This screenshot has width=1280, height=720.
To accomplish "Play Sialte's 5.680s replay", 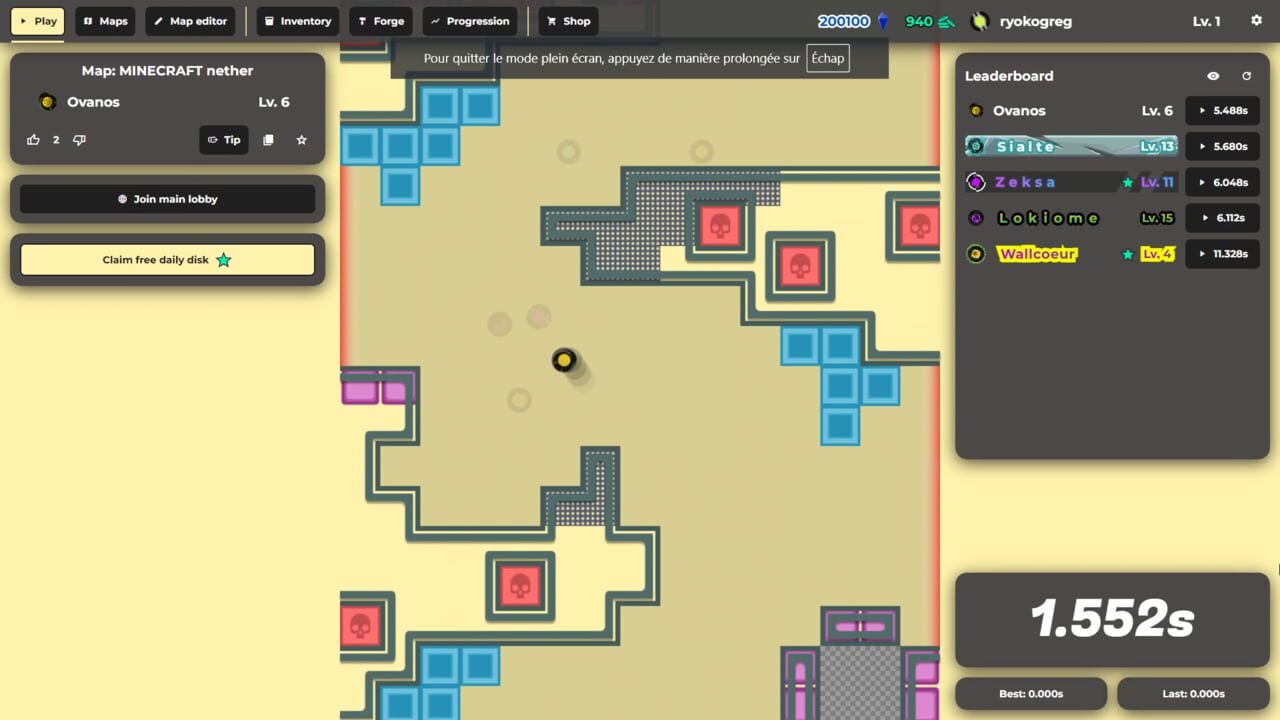I will 1222,146.
